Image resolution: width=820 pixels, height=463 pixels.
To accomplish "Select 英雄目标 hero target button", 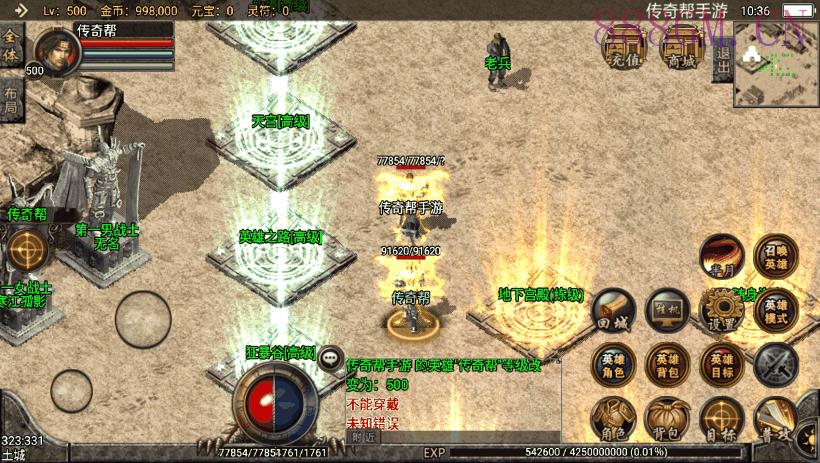I will [x=720, y=365].
